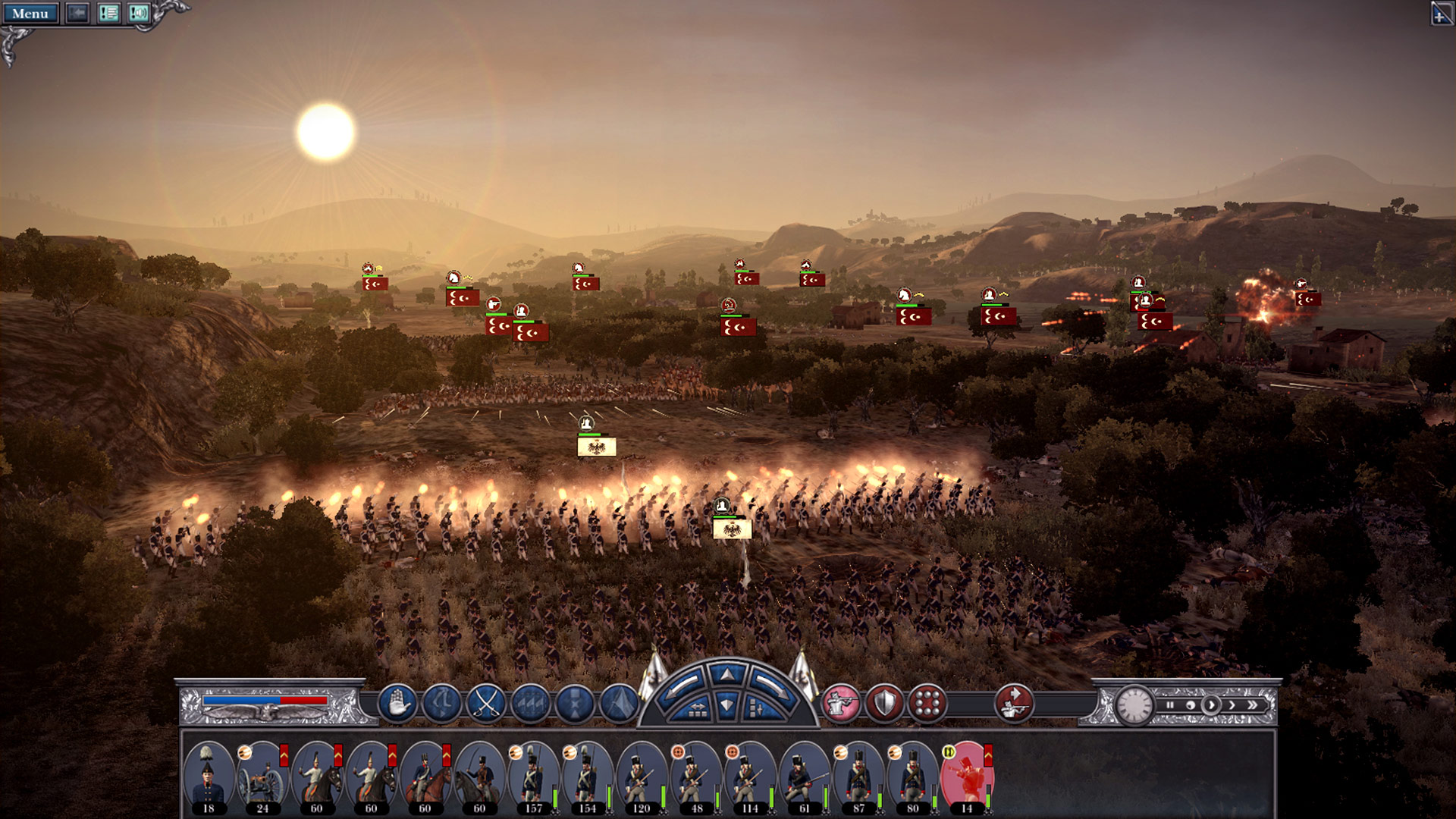Expand the panel with the plus corner button
Viewport: 1456px width, 819px height.
tap(1441, 14)
